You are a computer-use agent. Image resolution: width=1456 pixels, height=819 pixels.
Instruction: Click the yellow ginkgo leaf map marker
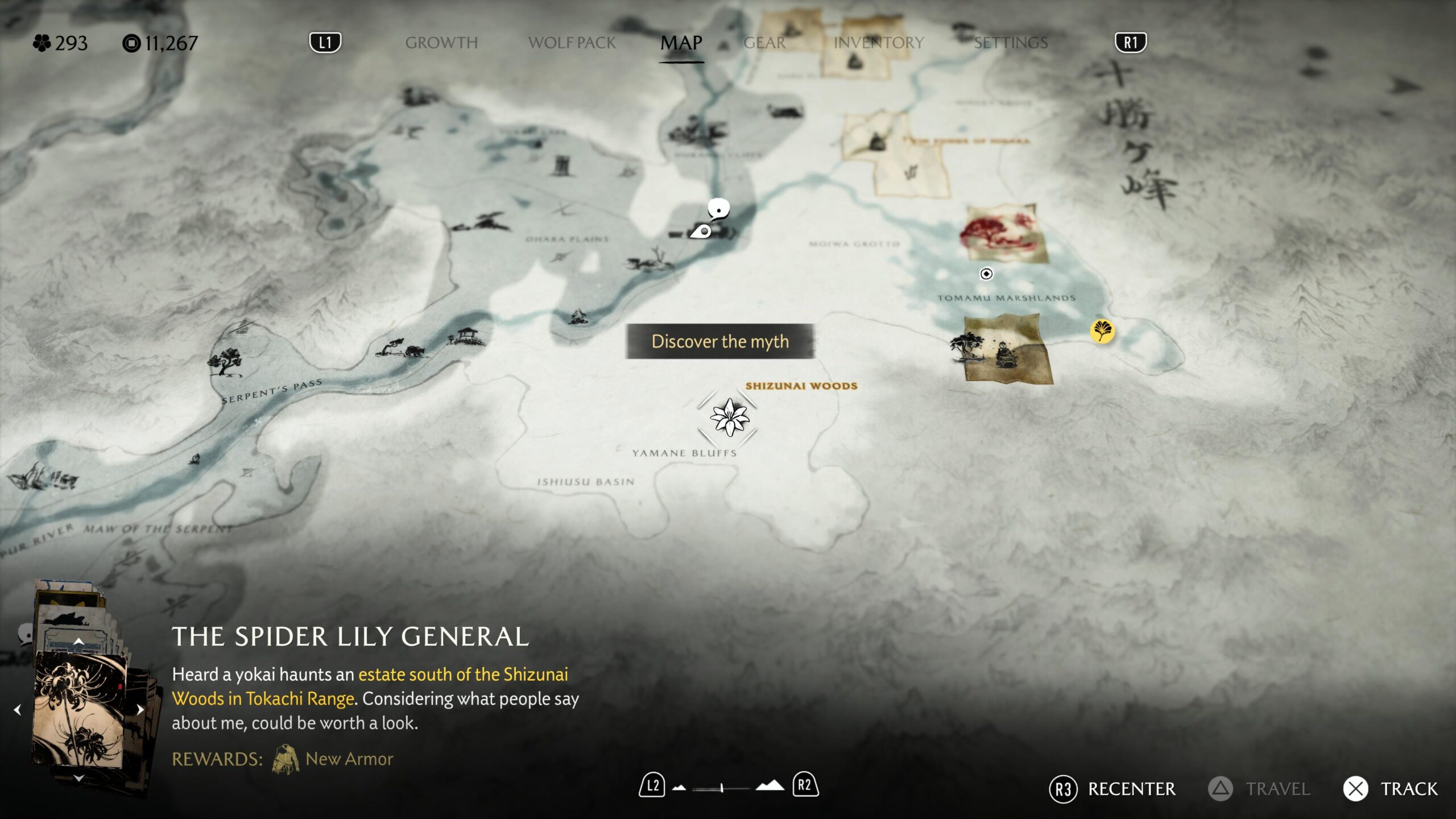[x=1102, y=331]
